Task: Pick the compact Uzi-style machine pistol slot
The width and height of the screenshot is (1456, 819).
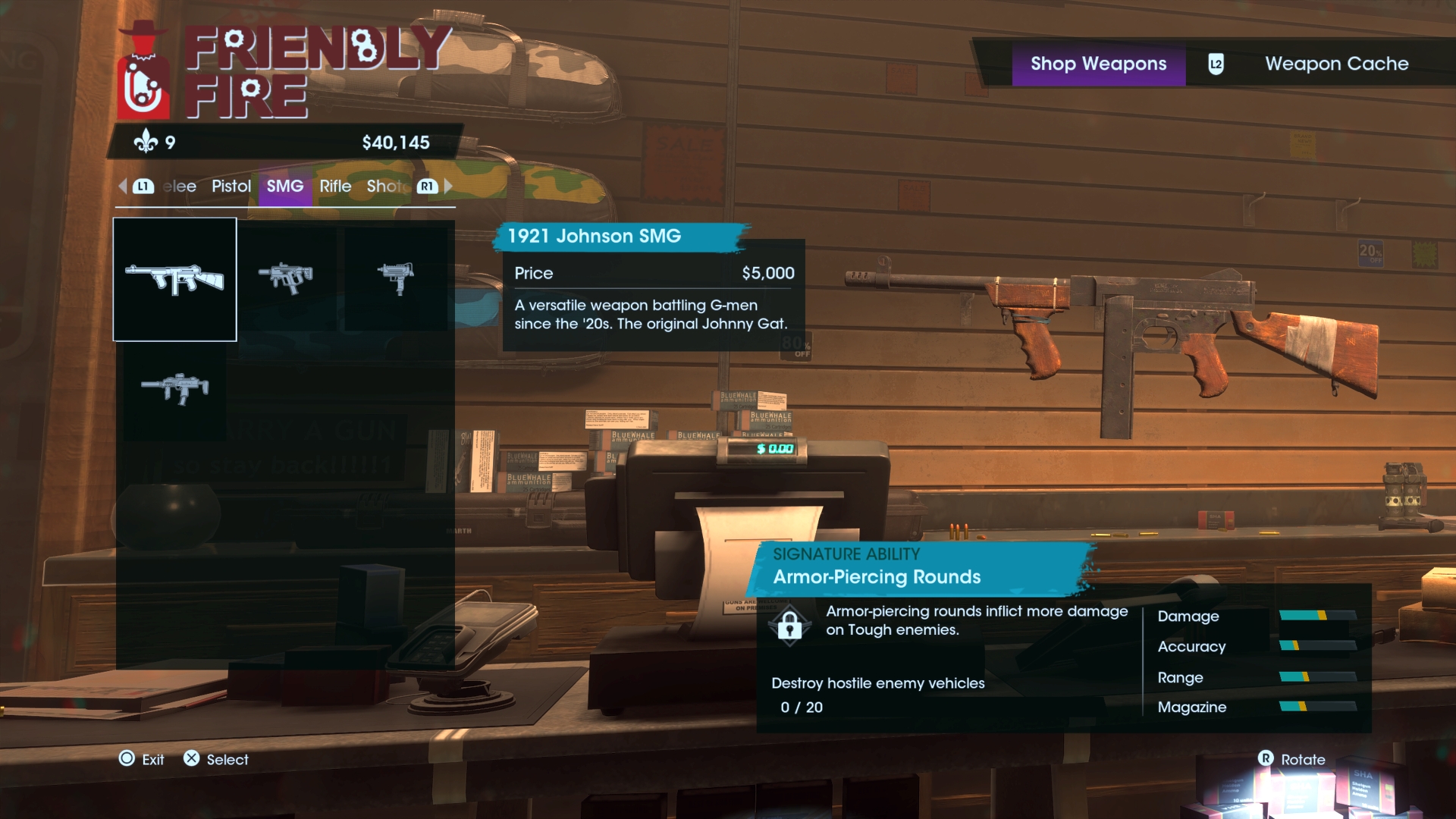Action: pos(395,278)
